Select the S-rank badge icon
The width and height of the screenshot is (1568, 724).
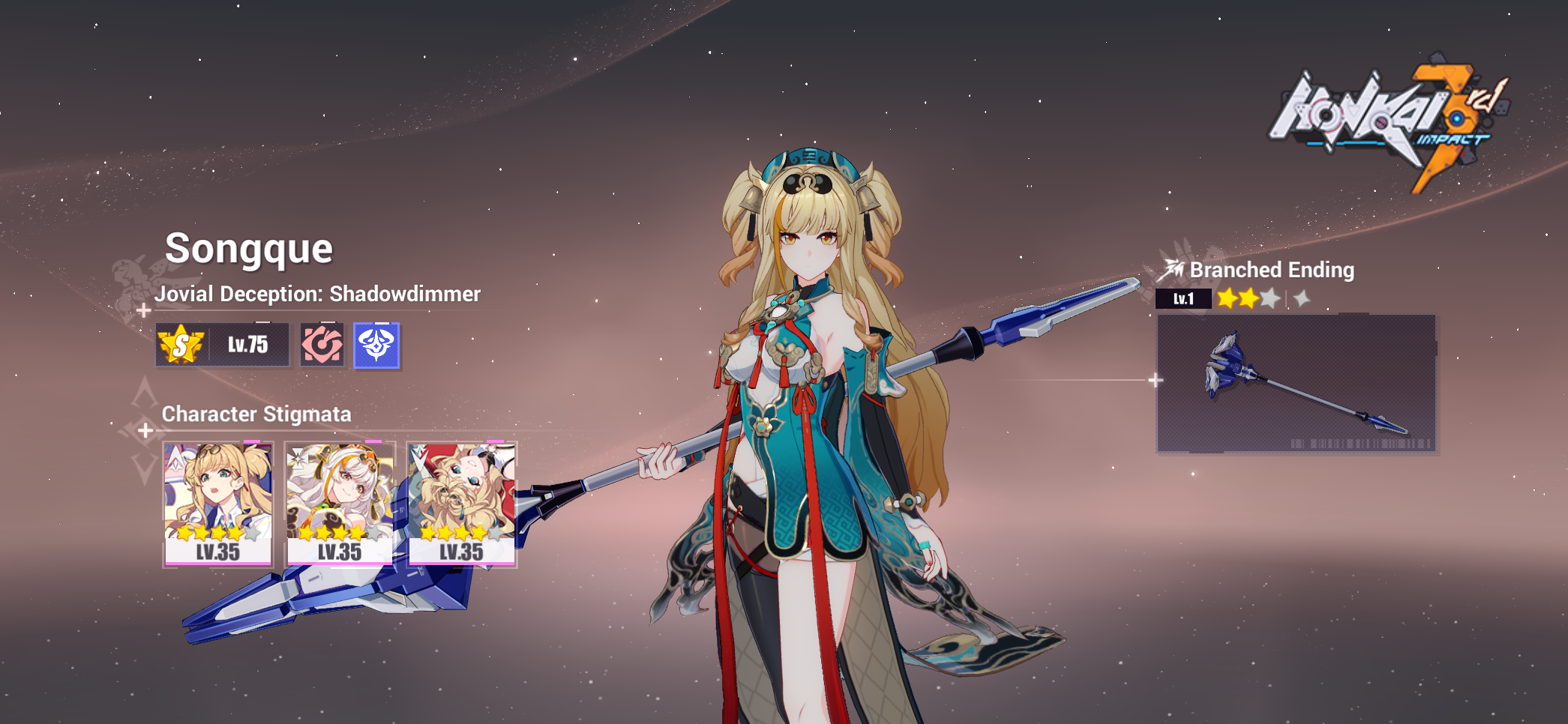(181, 345)
